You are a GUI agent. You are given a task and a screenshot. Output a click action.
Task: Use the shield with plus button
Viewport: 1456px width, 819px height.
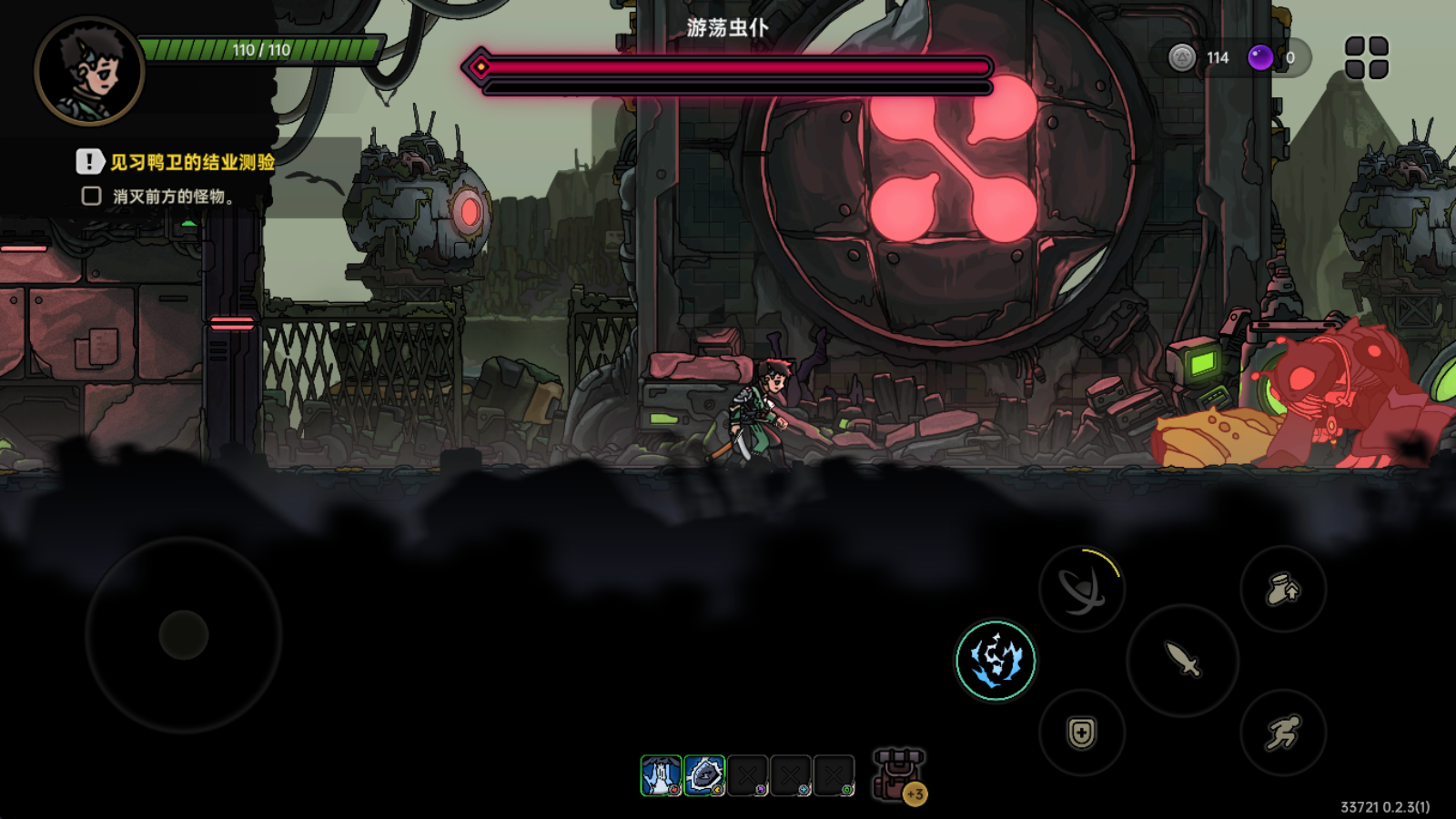click(1082, 733)
